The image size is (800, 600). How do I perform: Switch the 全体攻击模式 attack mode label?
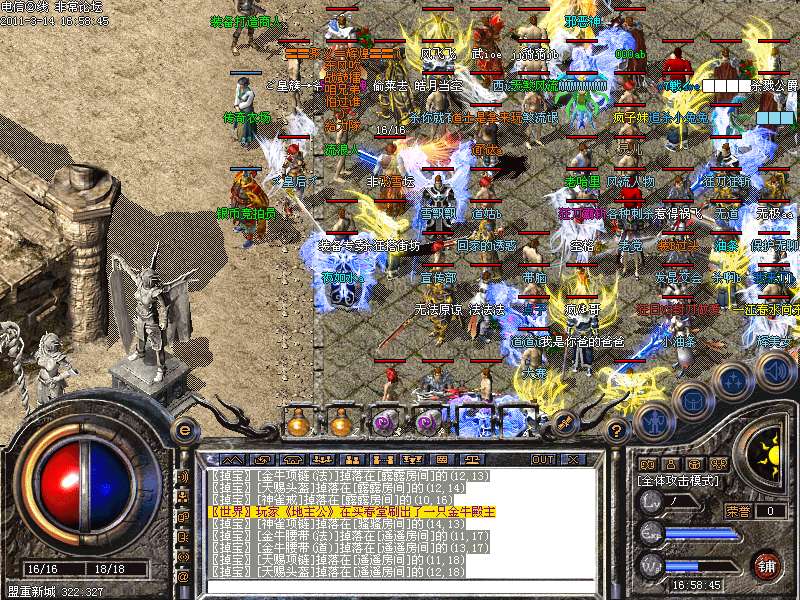point(679,481)
